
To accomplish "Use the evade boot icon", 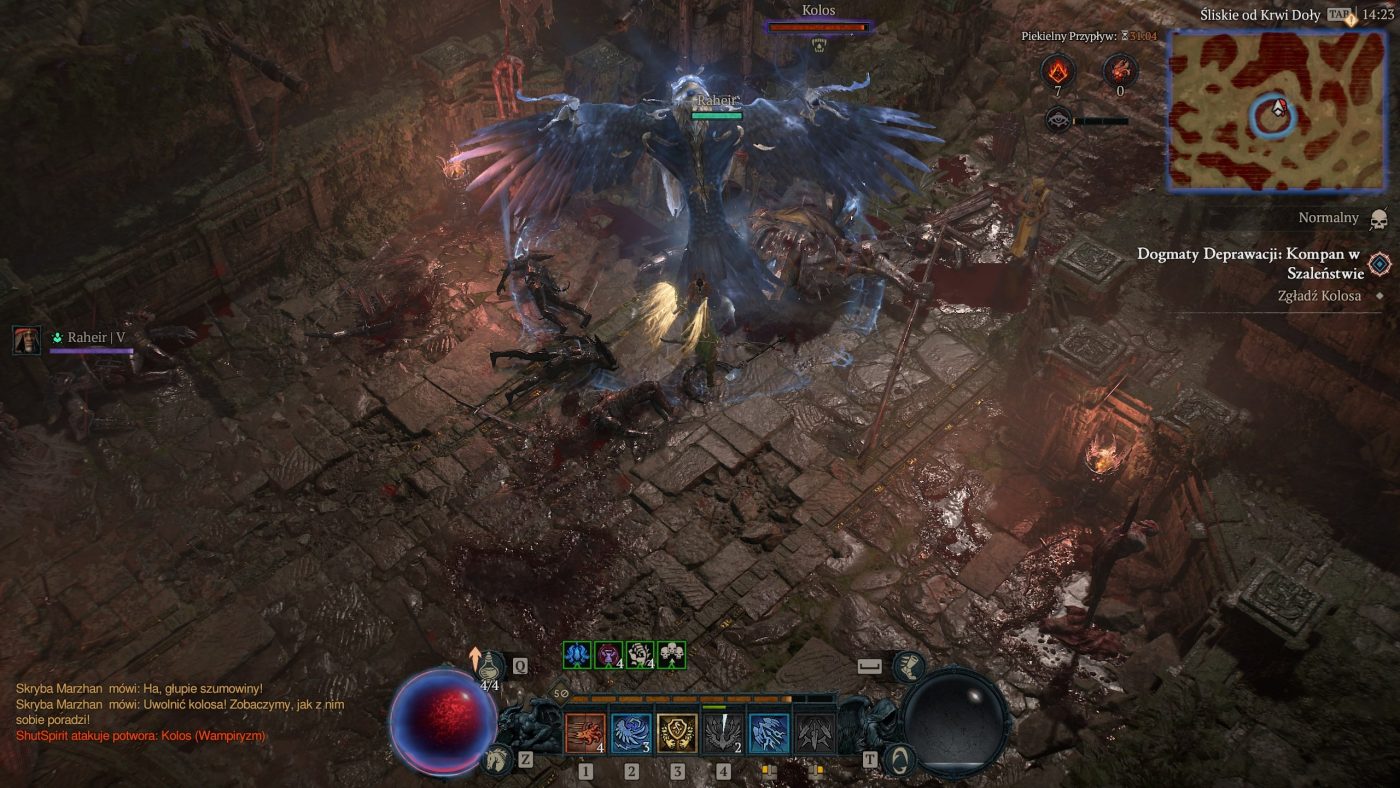I will (907, 667).
